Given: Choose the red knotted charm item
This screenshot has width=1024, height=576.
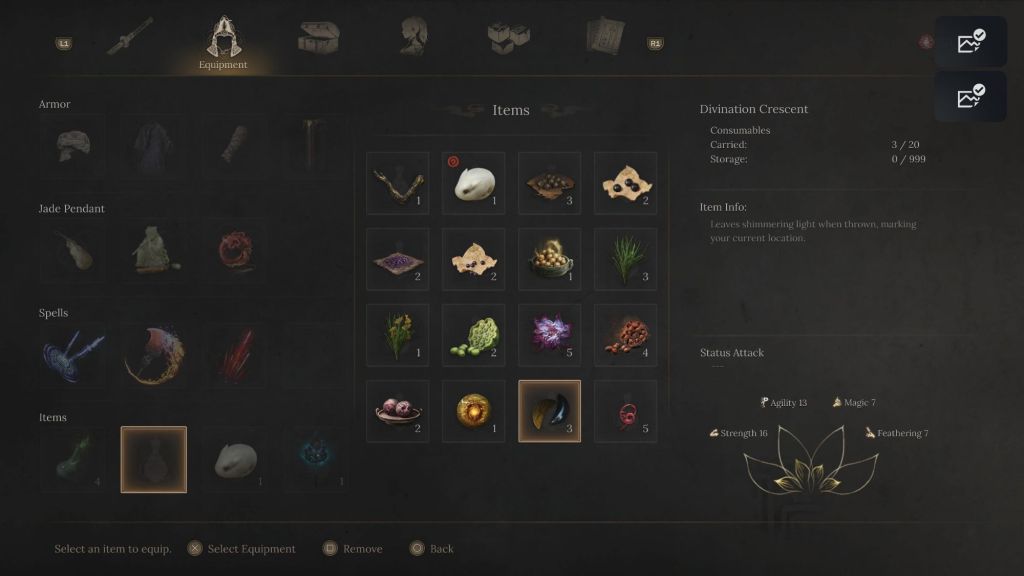Looking at the screenshot, I should 625,410.
